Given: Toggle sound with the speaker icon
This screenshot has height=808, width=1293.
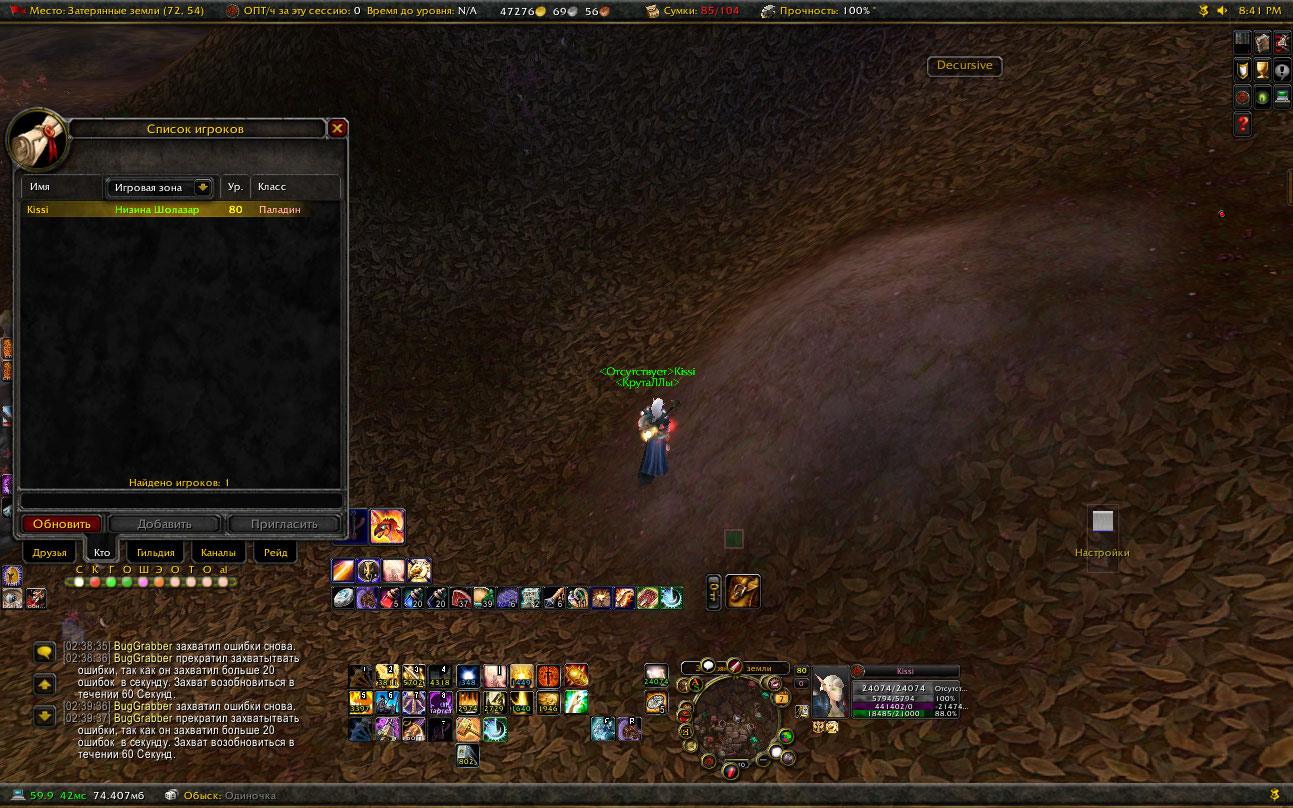Looking at the screenshot, I should [1222, 10].
